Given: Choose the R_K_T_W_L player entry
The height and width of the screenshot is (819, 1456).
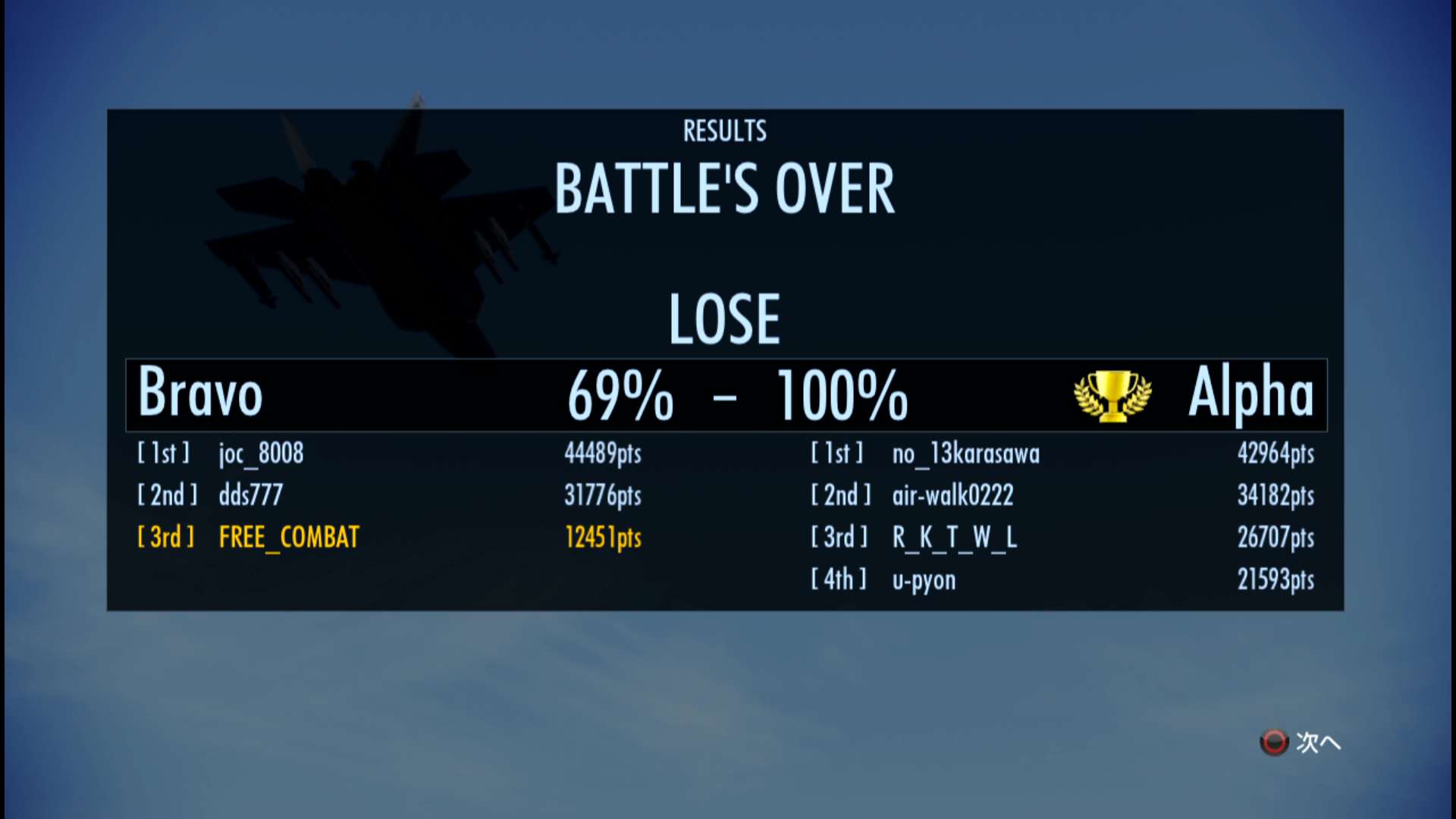Looking at the screenshot, I should tap(954, 537).
